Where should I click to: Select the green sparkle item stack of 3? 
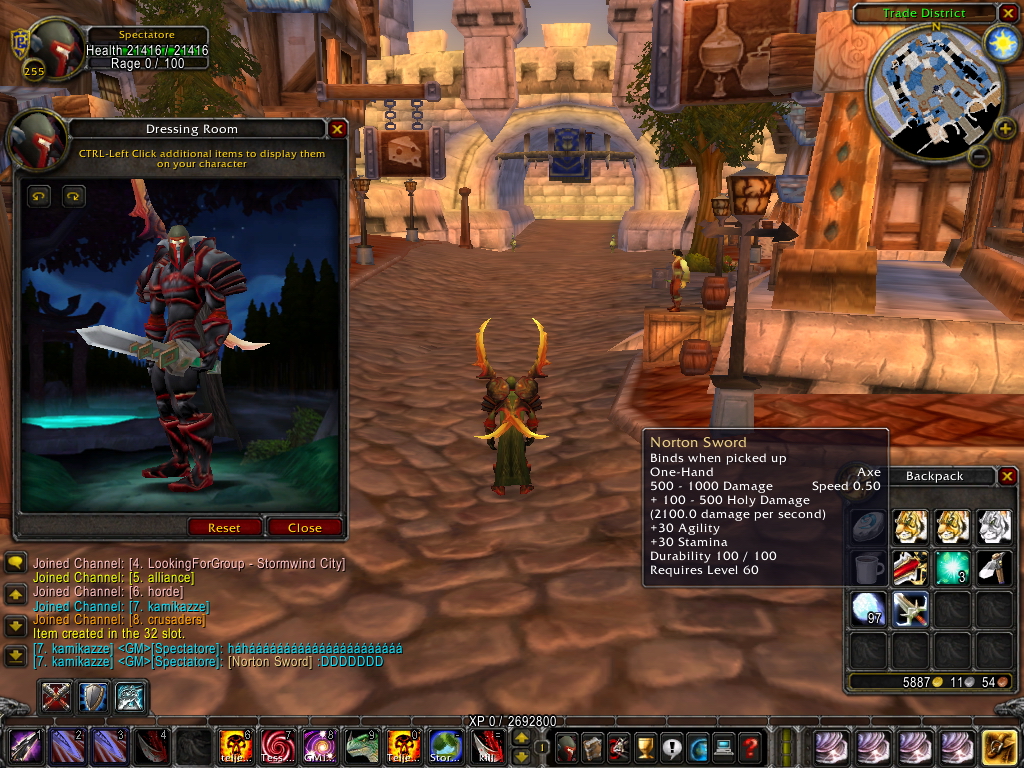952,568
